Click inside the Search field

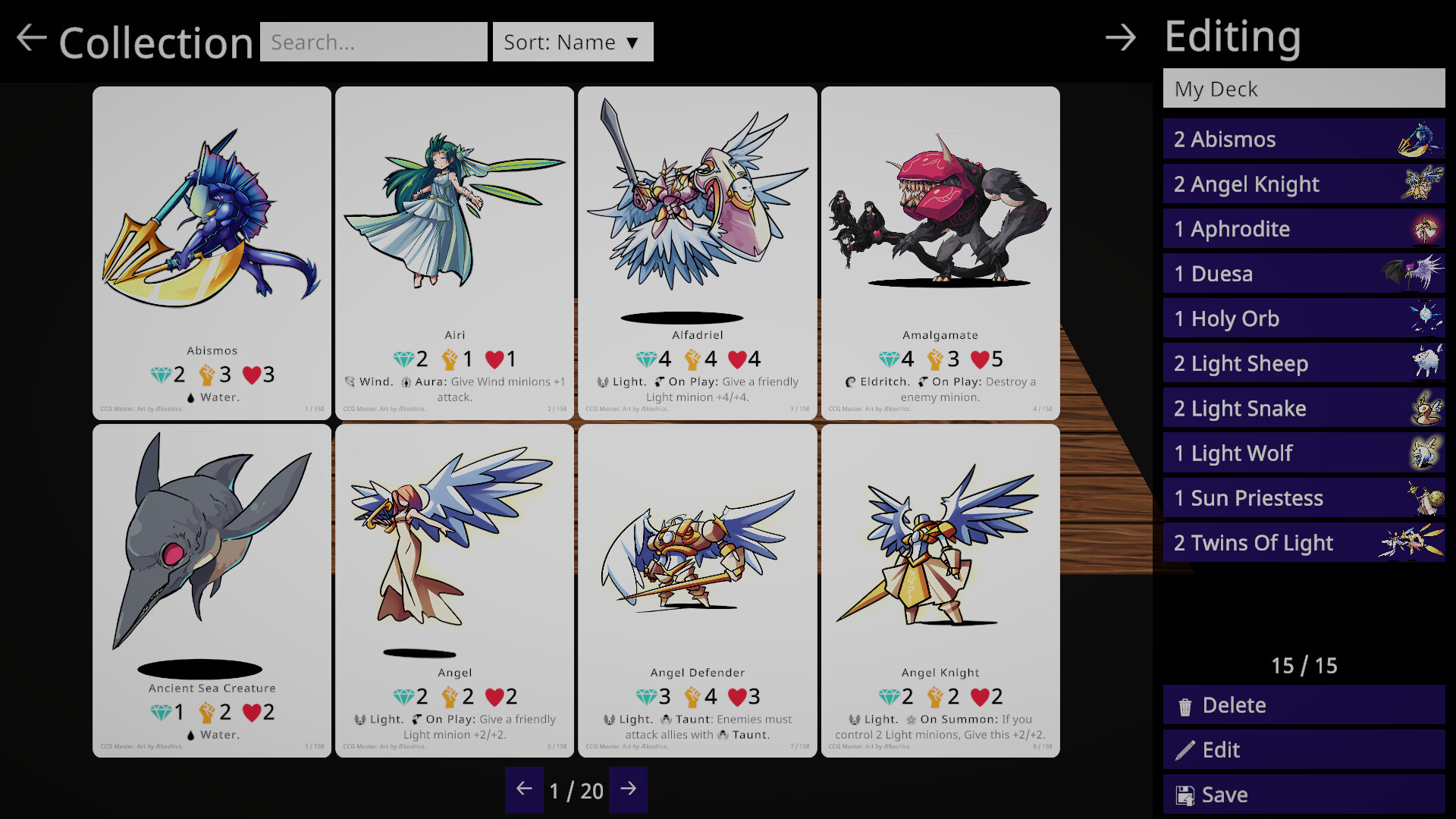[373, 42]
